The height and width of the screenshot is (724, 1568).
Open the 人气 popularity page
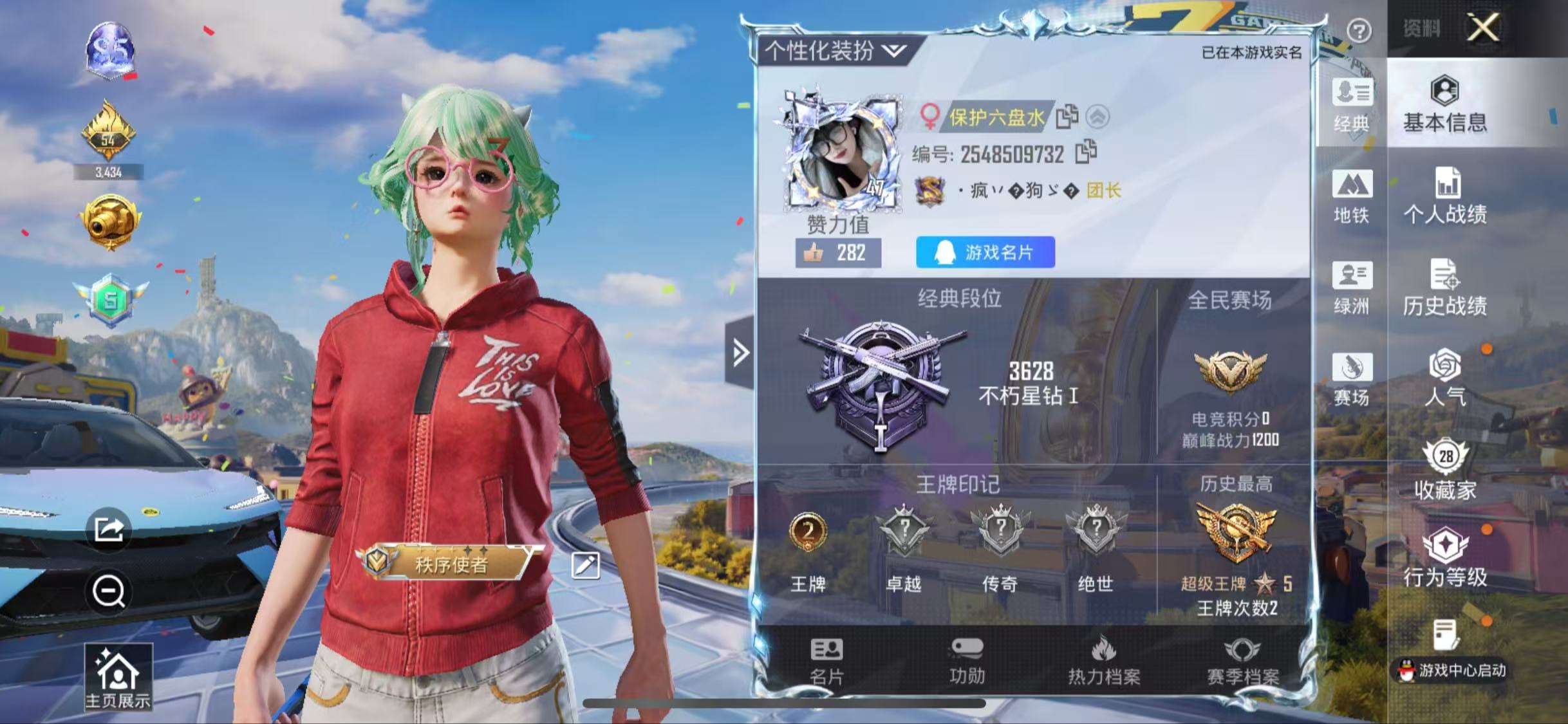pyautogui.click(x=1445, y=378)
